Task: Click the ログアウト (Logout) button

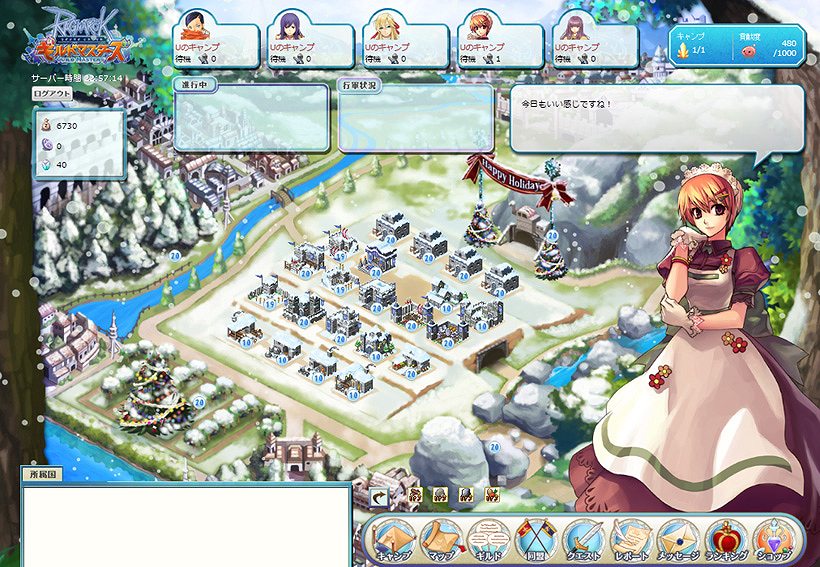Action: coord(52,93)
